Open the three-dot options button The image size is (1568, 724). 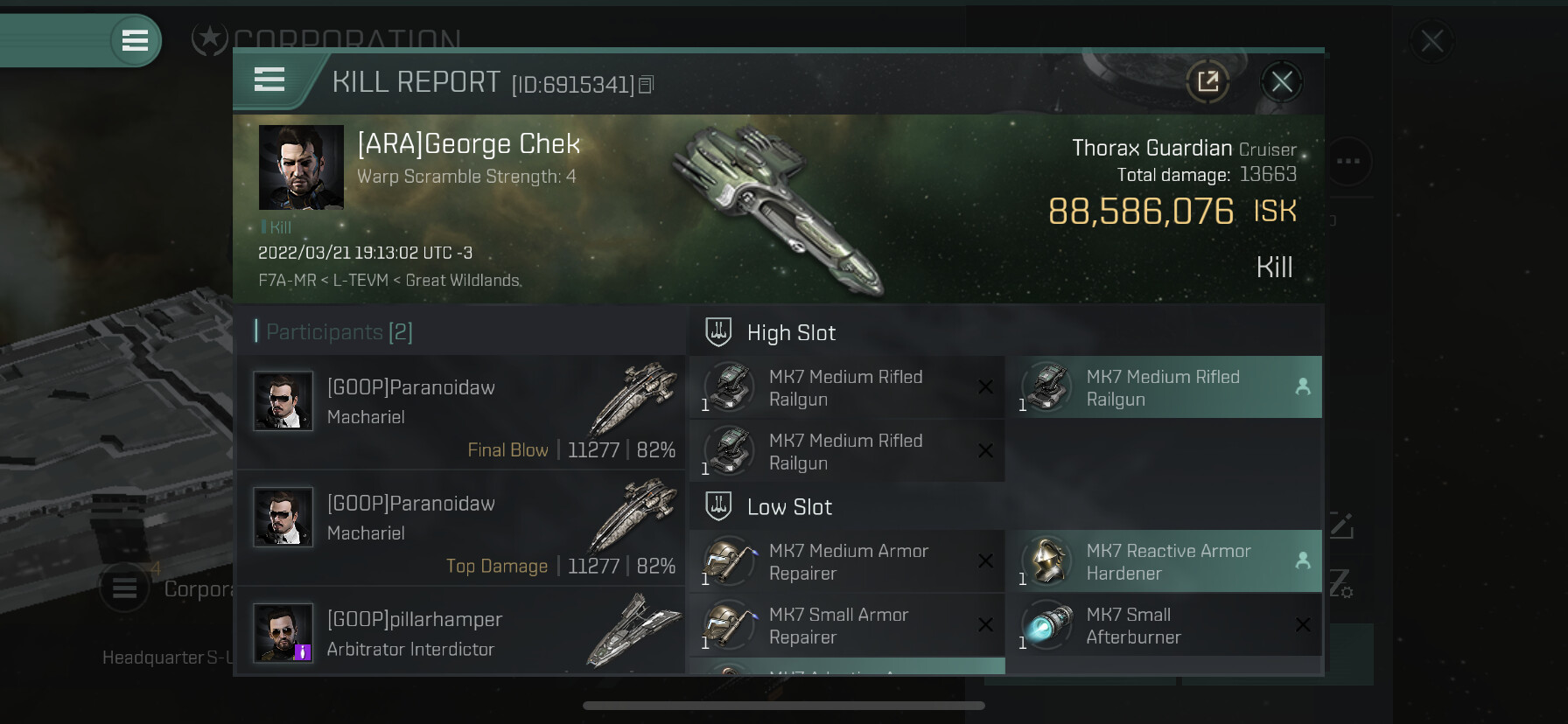point(1347,161)
